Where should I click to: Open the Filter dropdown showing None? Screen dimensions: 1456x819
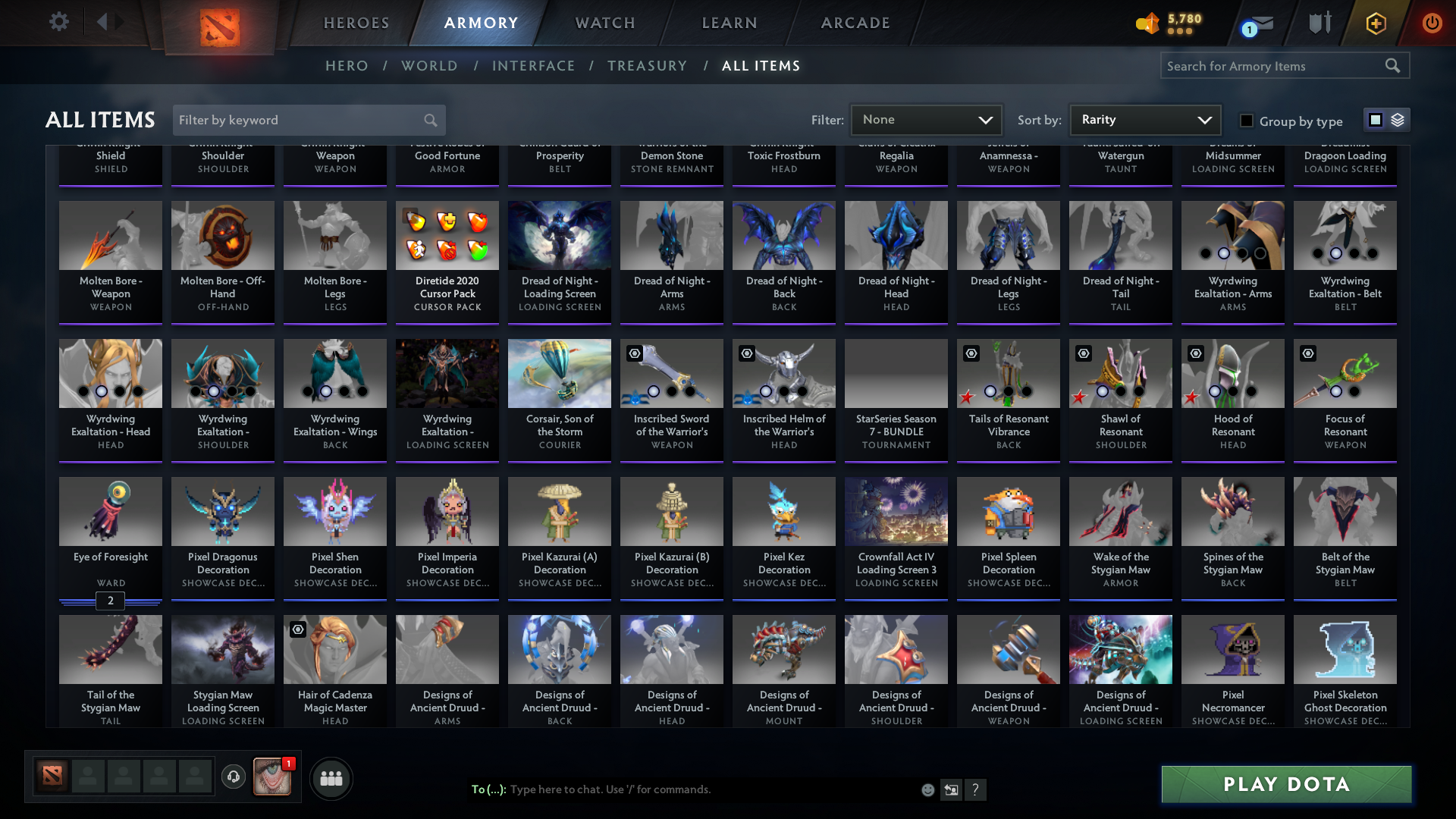pos(926,119)
